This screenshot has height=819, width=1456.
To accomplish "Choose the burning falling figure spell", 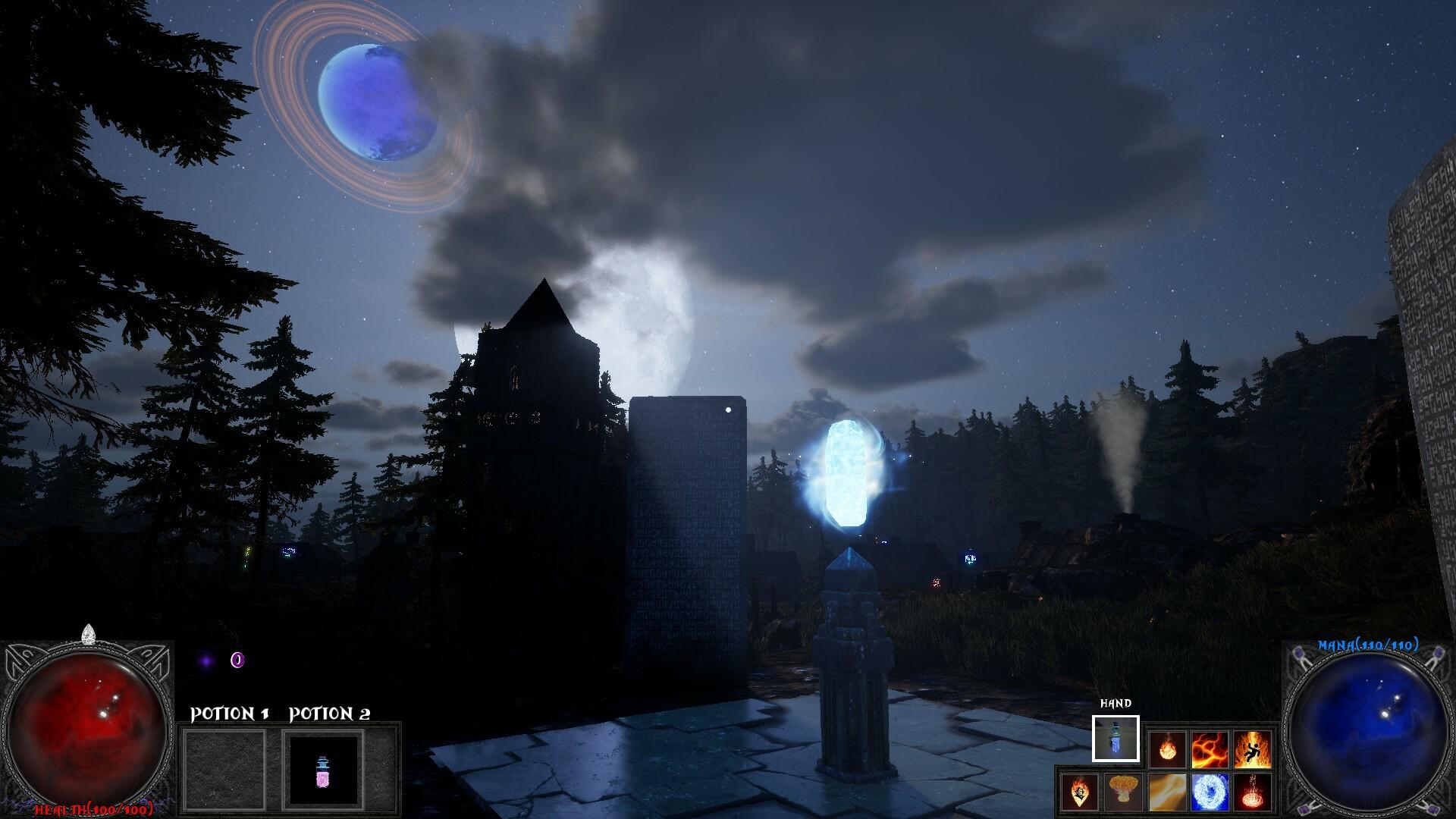I will 1252,749.
